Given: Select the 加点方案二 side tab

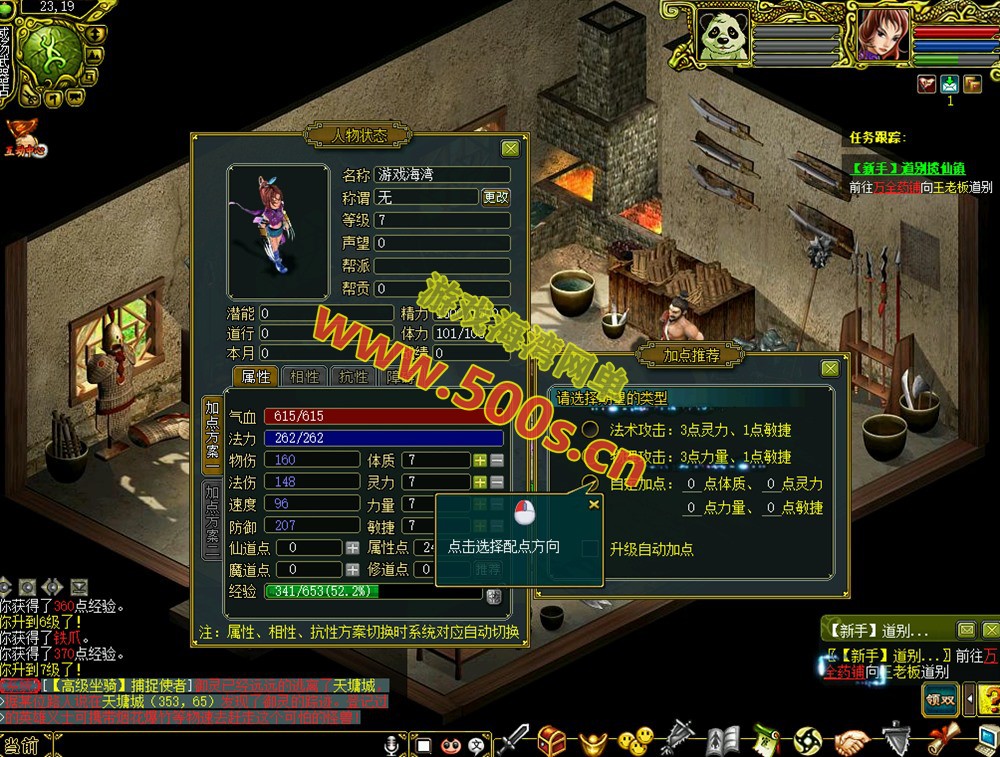Looking at the screenshot, I should 212,518.
